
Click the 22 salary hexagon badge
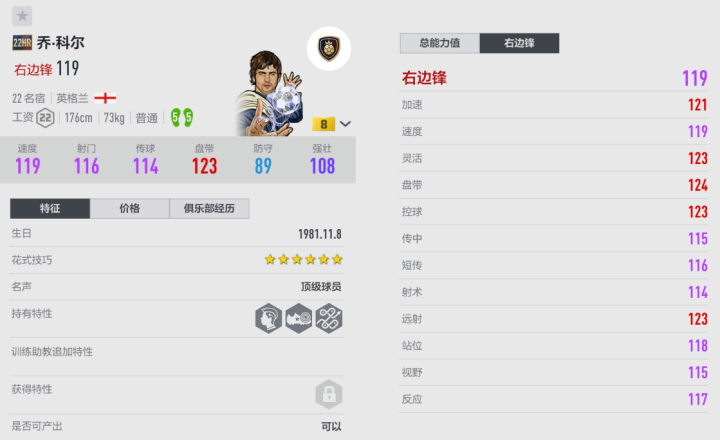point(45,118)
